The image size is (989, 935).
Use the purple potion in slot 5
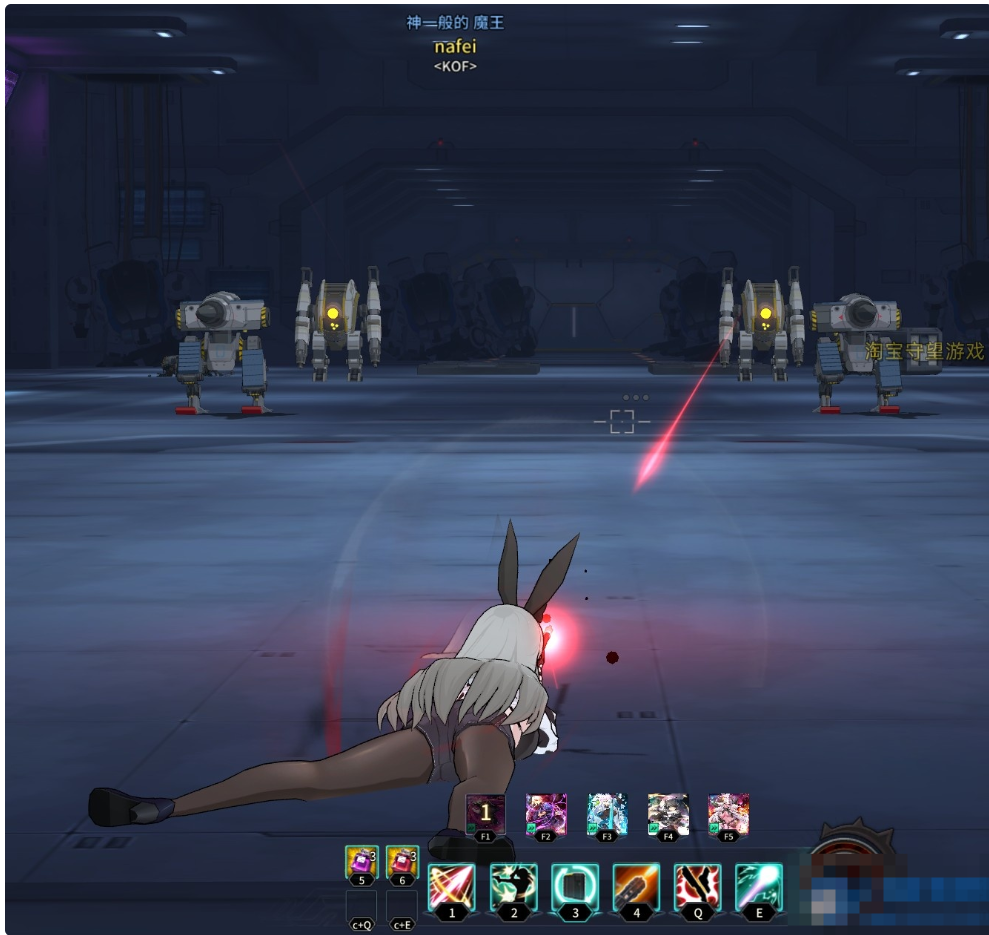point(361,861)
